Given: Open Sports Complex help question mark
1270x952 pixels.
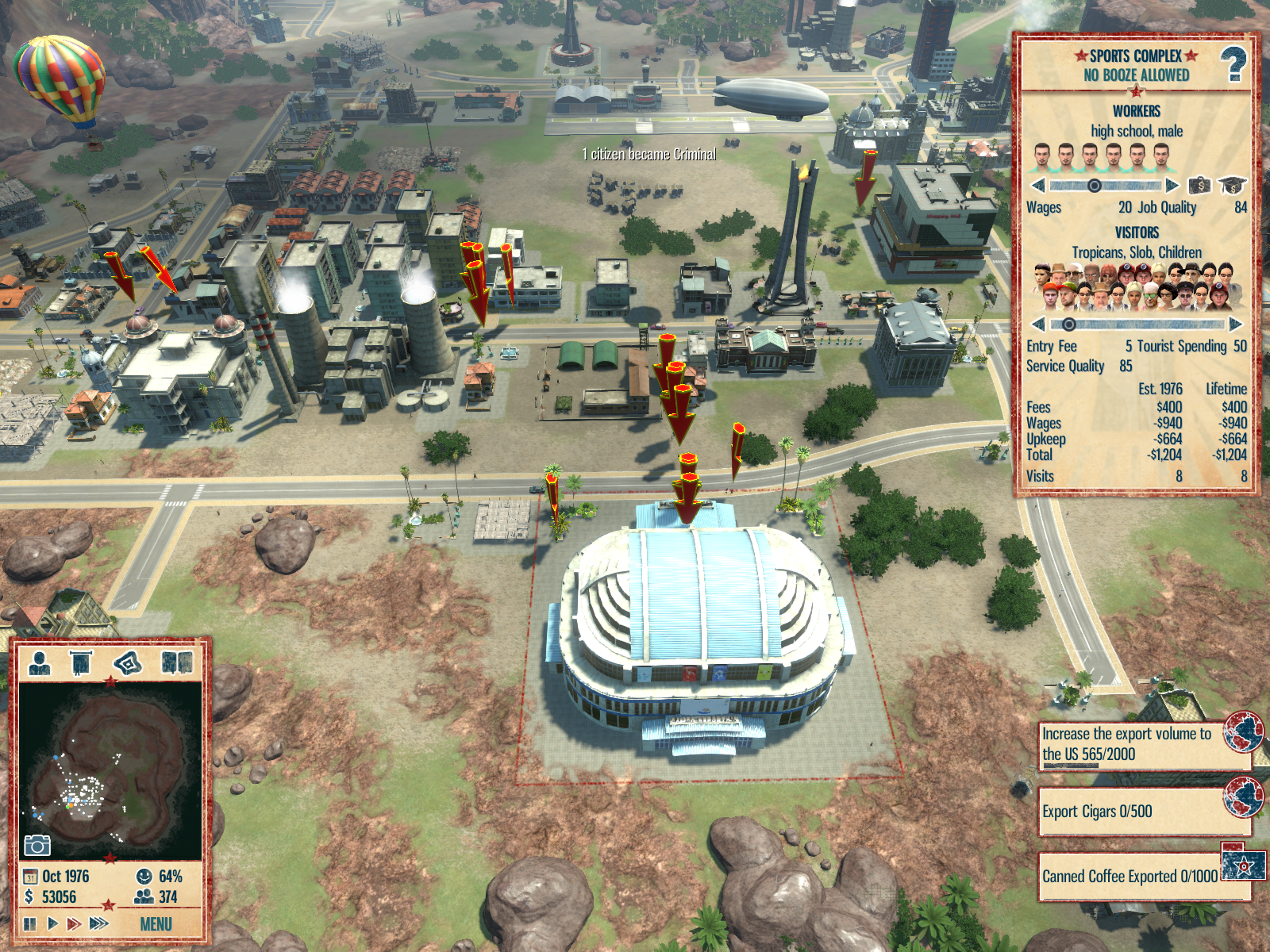Looking at the screenshot, I should (x=1233, y=65).
